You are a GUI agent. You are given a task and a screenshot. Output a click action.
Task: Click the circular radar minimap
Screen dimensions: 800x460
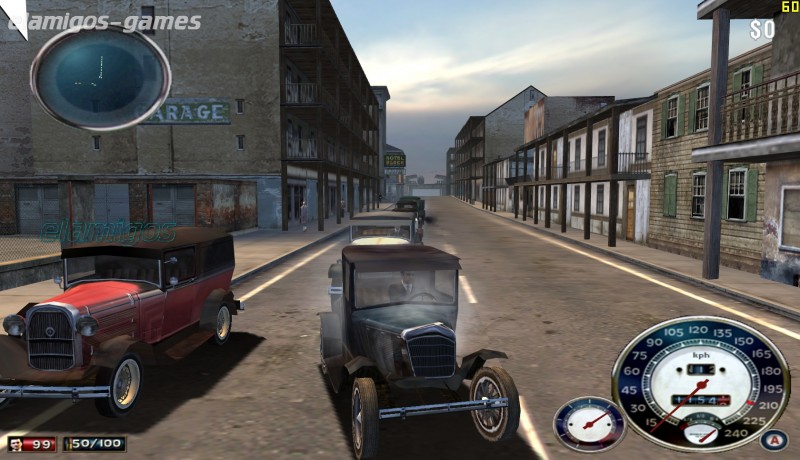[x=100, y=77]
